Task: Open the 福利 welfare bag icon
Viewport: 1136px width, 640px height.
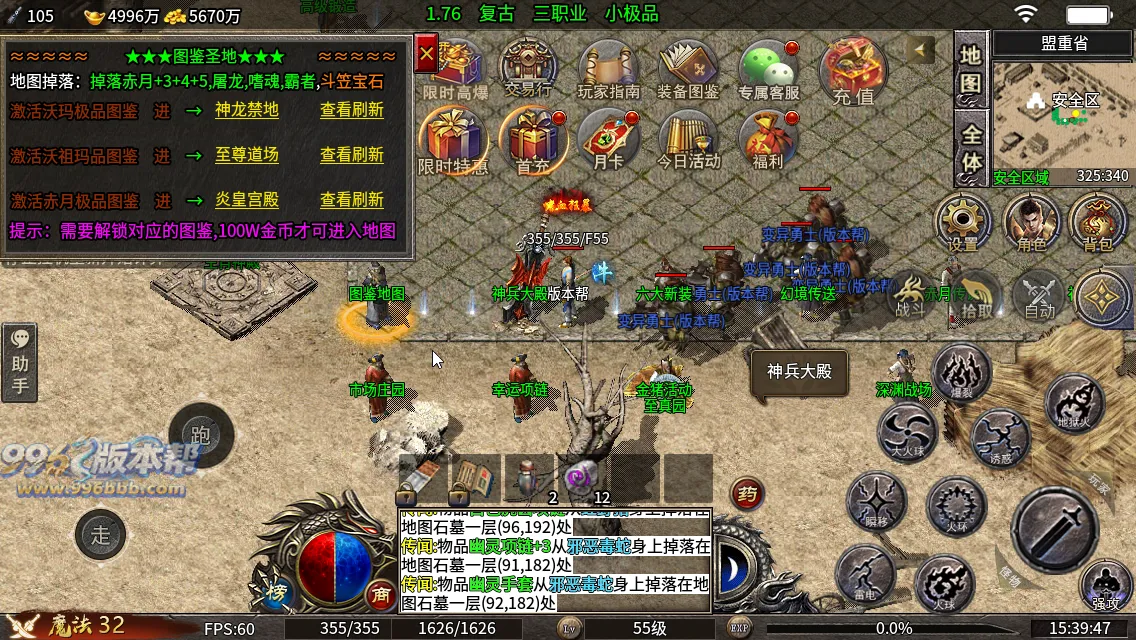Action: click(766, 142)
